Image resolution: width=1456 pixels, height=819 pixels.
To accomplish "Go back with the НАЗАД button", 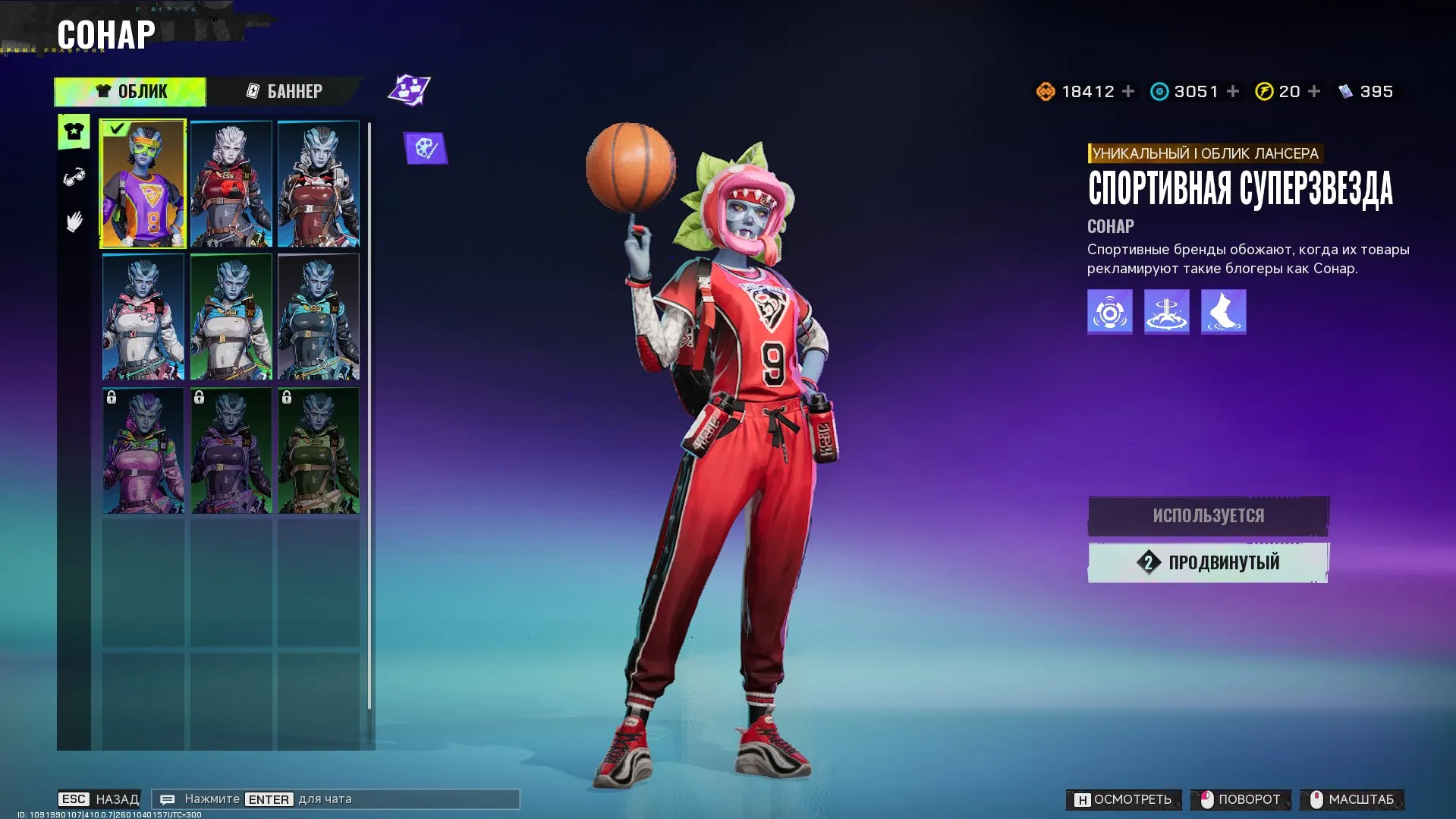I will (99, 799).
